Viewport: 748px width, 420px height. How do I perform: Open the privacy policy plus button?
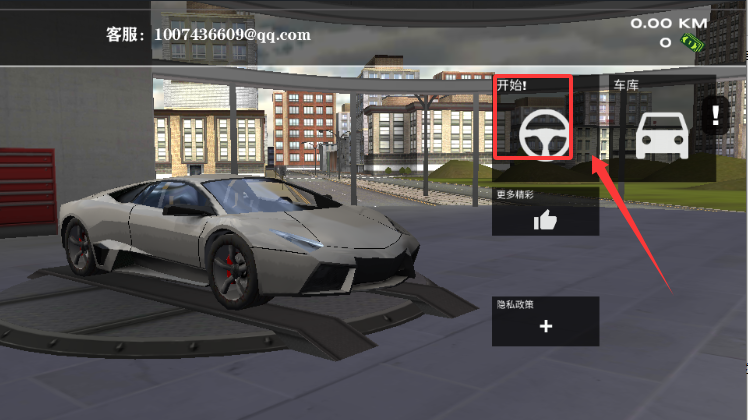545,327
